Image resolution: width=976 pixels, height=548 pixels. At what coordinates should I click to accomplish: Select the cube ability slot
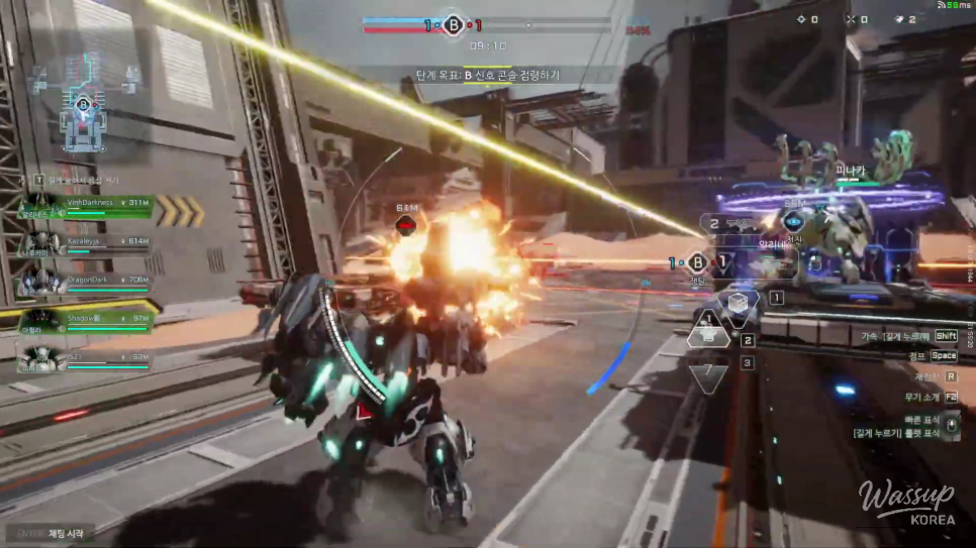tap(738, 302)
